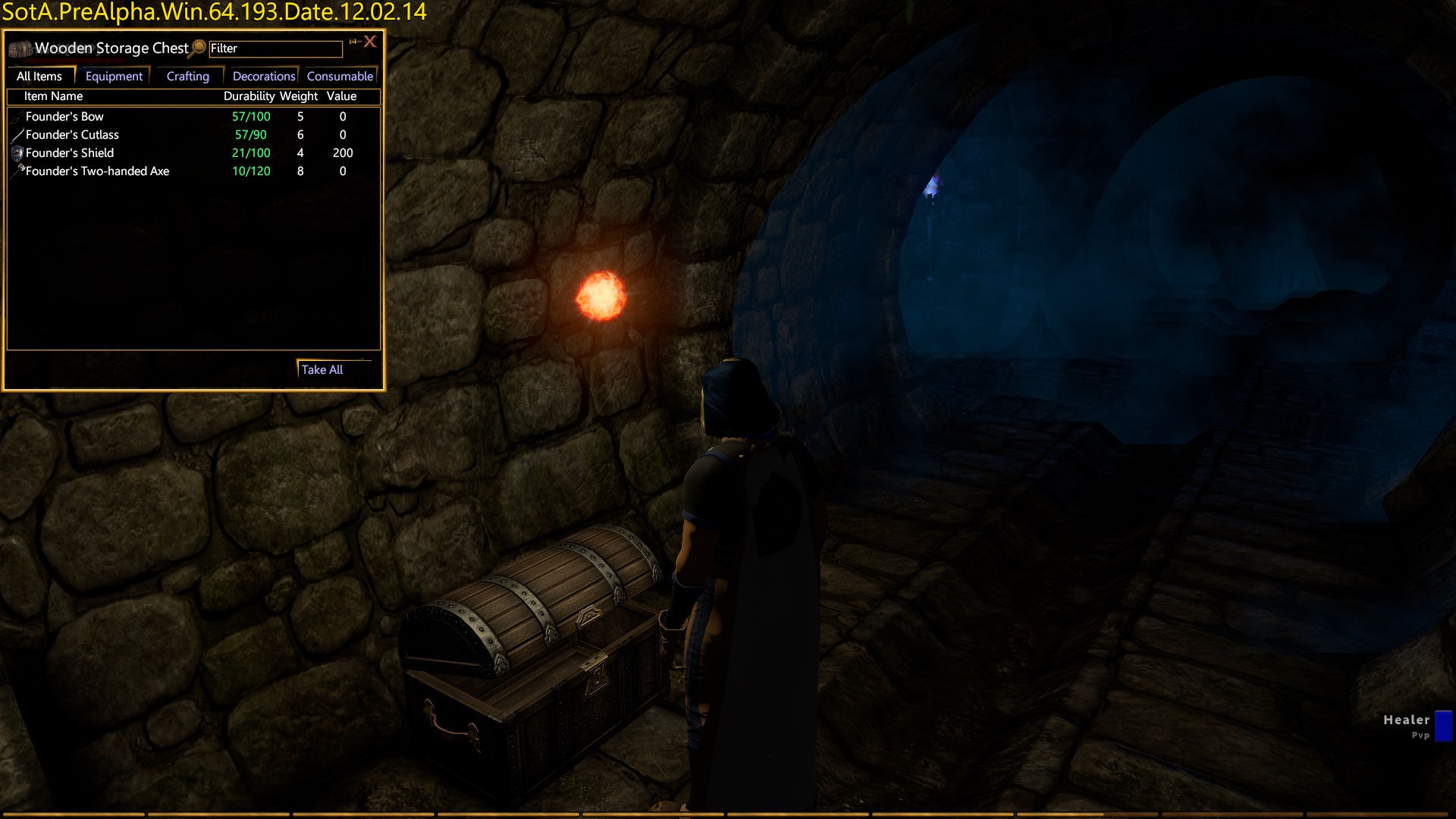
Task: Show the Crafting tab
Action: coord(187,76)
